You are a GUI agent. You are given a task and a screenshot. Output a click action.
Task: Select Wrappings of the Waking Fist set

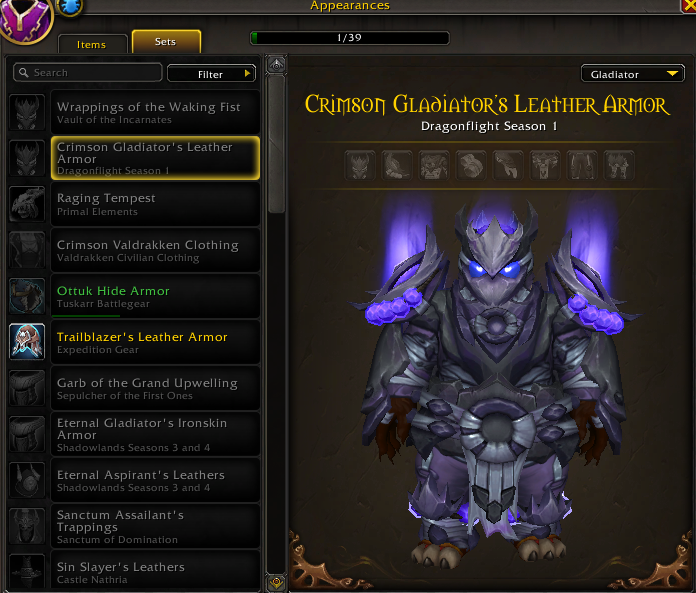148,112
